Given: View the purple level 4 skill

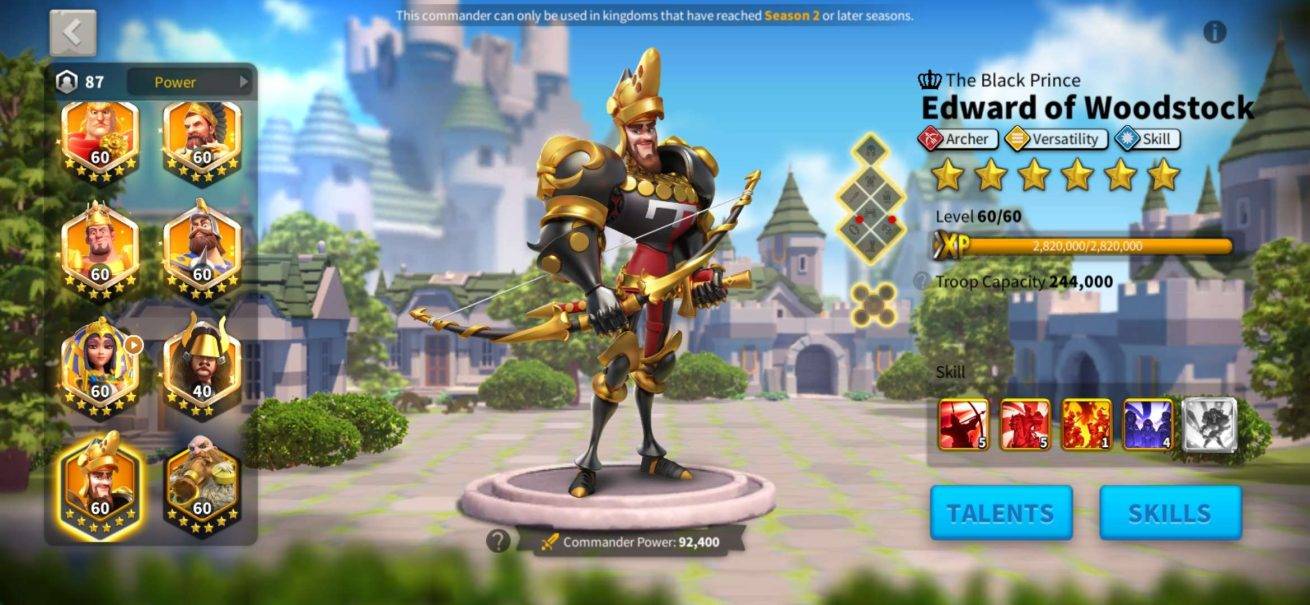Looking at the screenshot, I should click(x=1147, y=424).
